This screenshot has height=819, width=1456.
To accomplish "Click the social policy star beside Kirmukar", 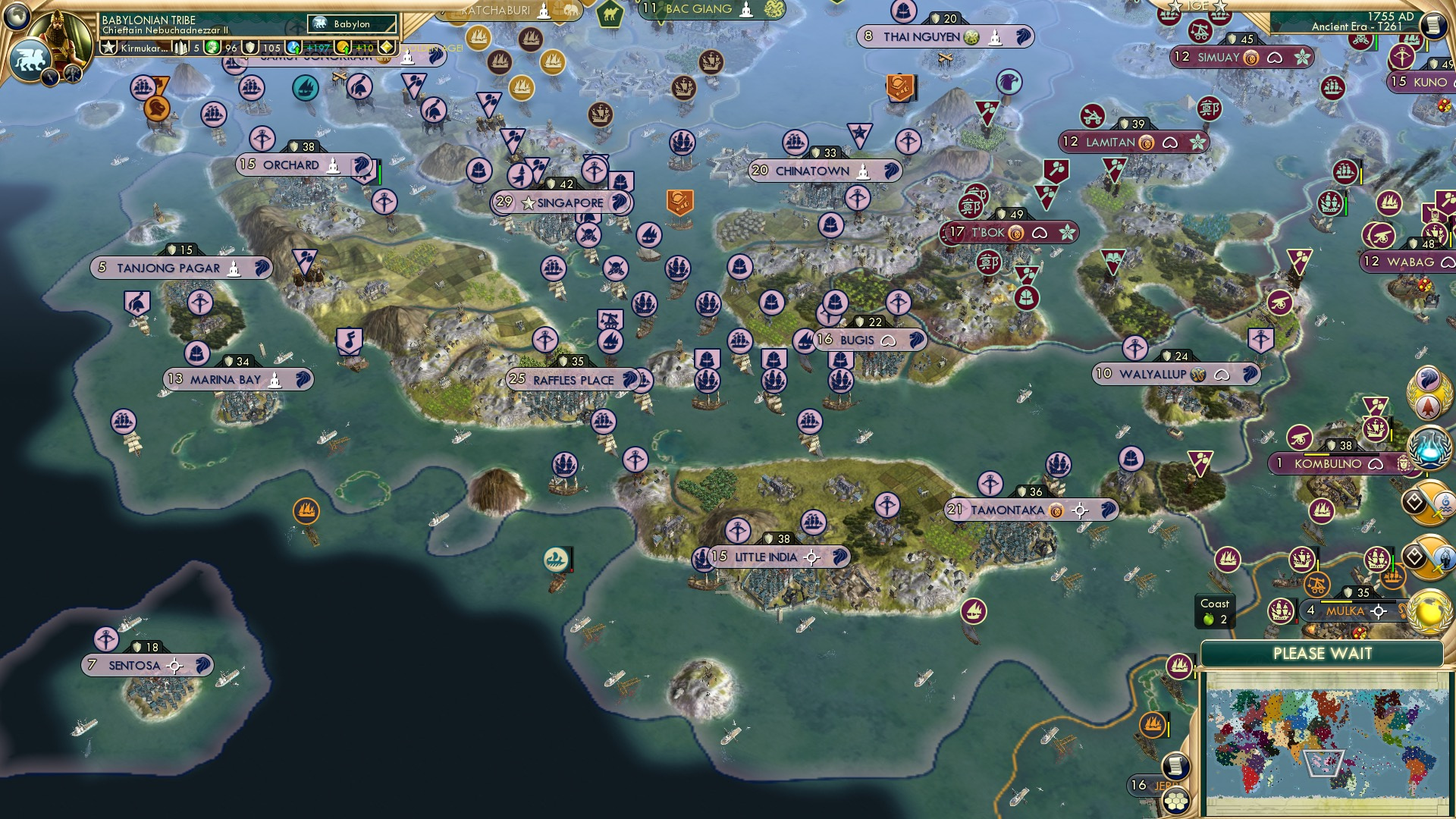I will pos(109,49).
